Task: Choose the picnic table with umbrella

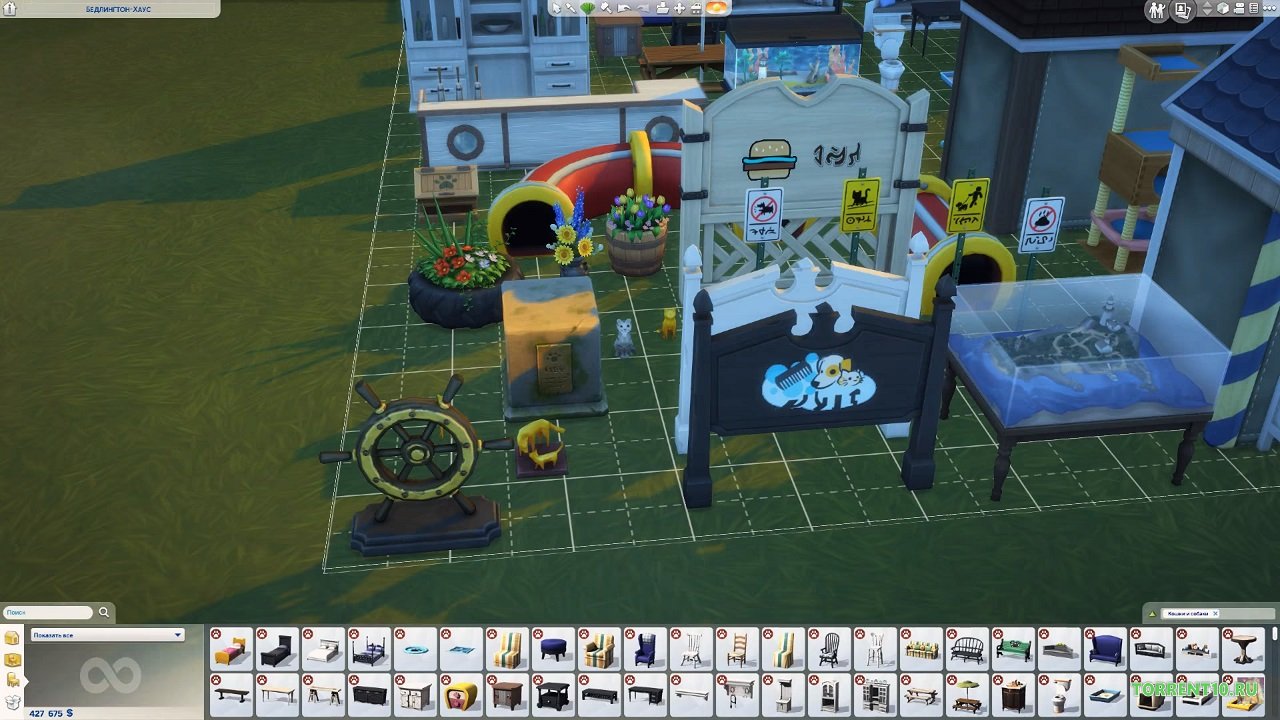Action: [x=966, y=694]
